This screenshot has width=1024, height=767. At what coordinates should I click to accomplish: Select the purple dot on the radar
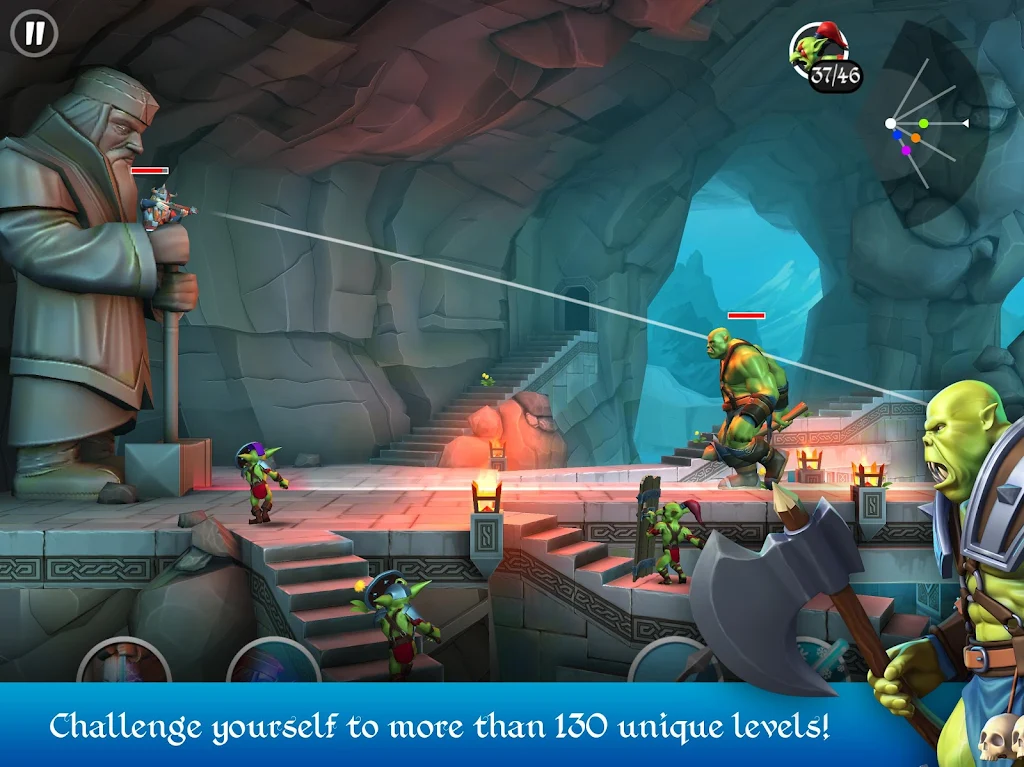906,151
